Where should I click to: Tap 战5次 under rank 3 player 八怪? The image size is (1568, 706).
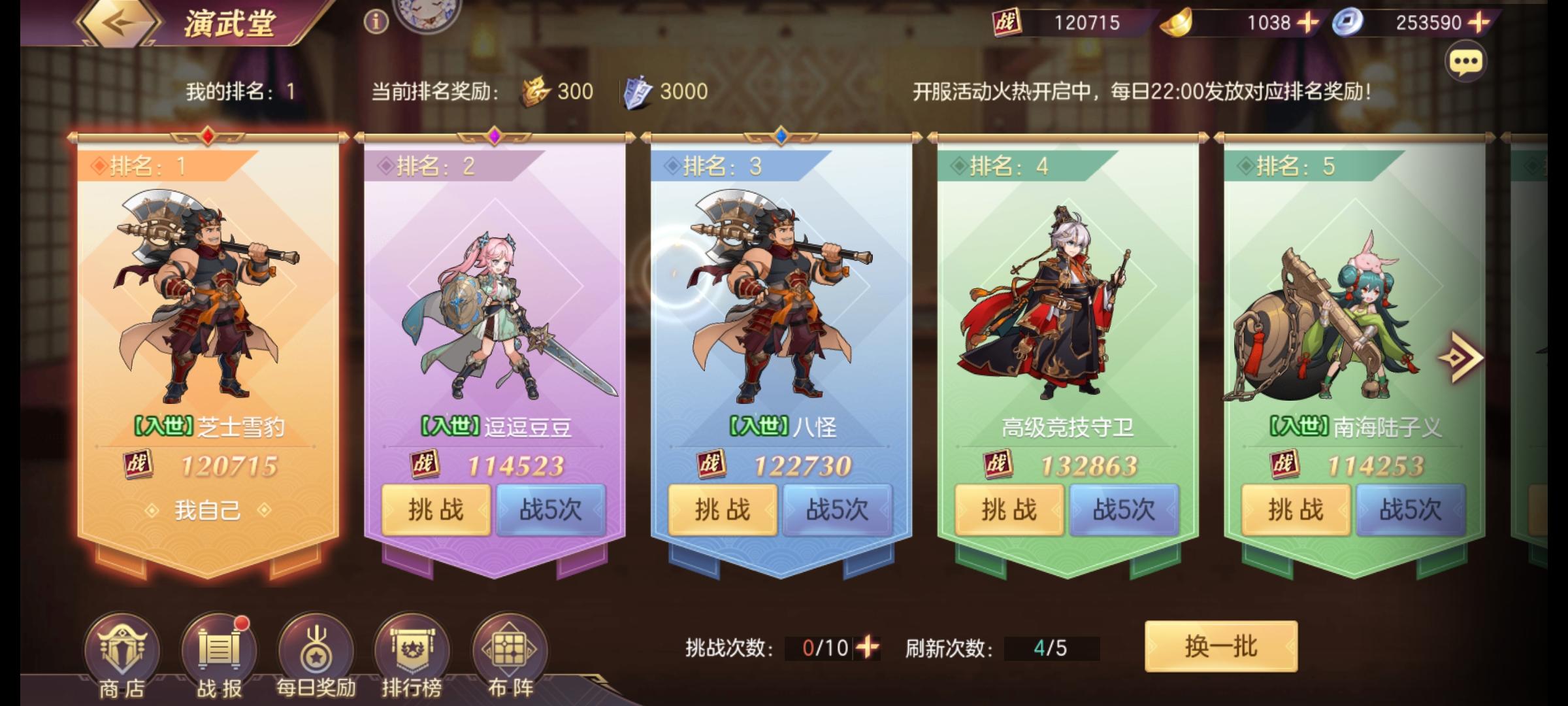click(x=836, y=511)
